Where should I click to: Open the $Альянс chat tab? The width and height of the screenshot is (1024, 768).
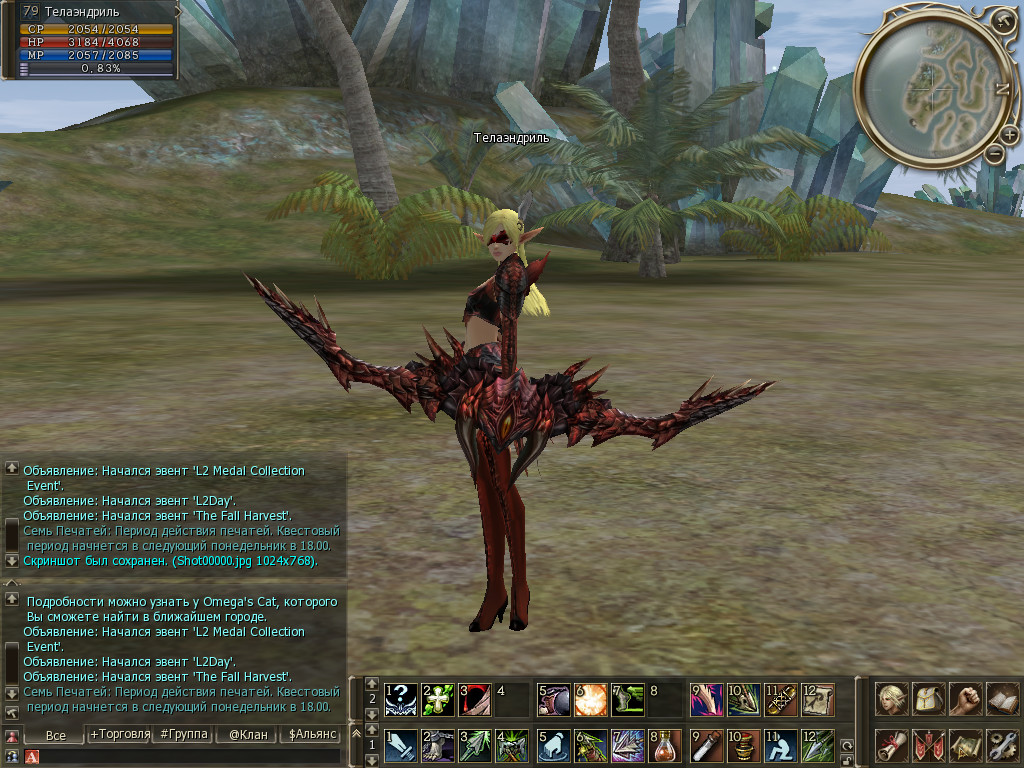309,735
